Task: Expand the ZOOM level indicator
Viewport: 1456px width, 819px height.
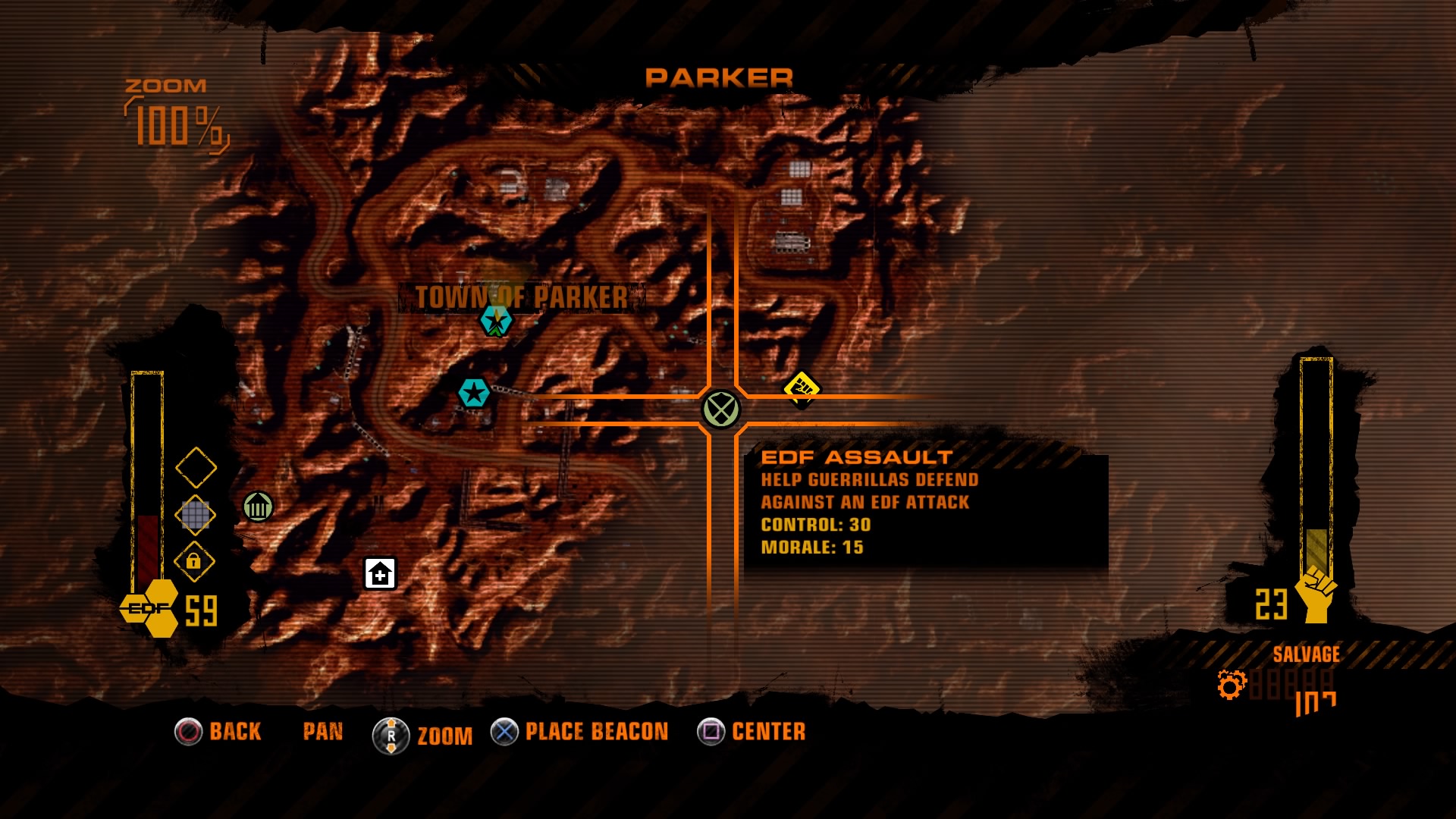Action: click(168, 111)
